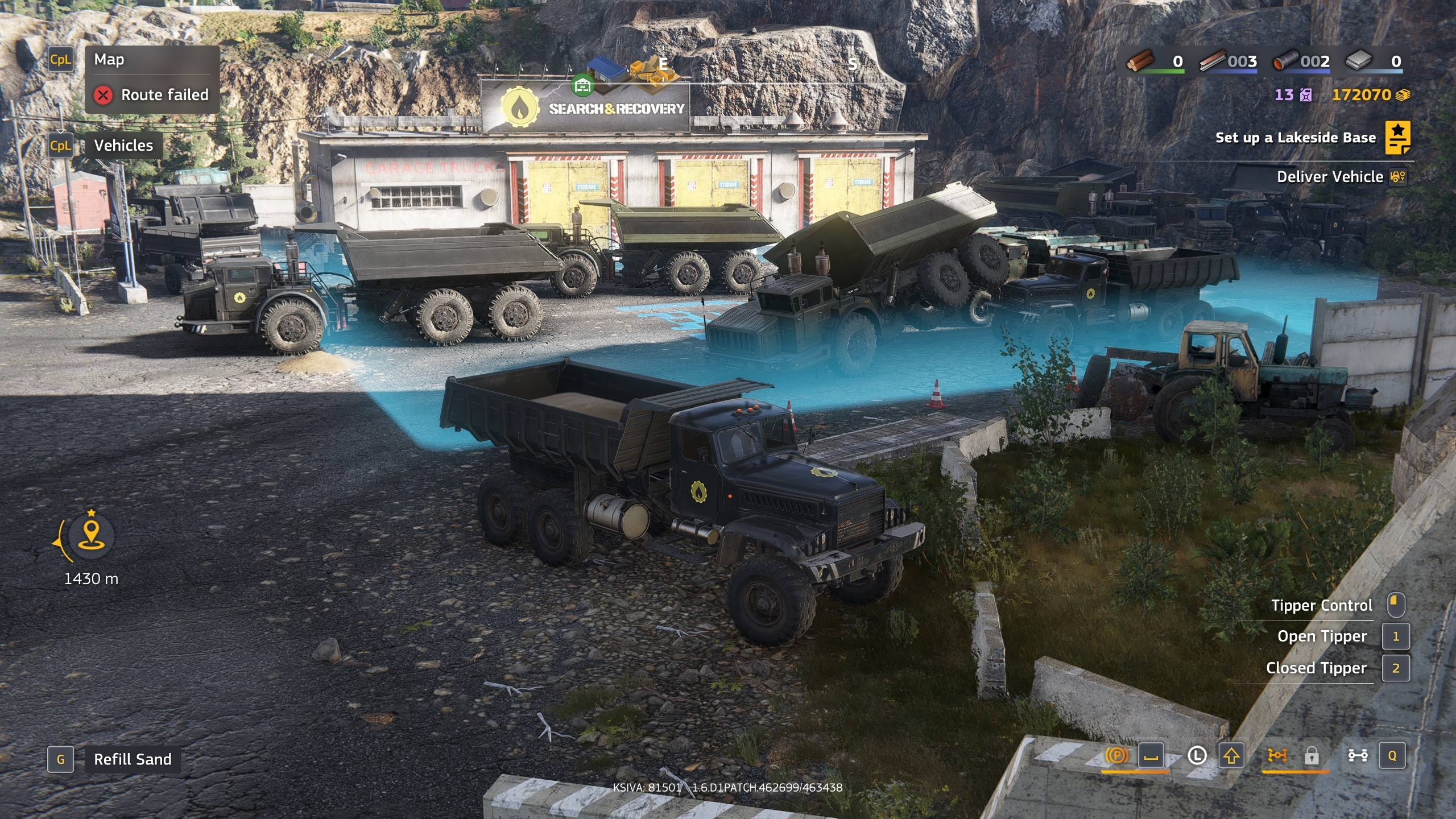This screenshot has width=1456, height=819.
Task: Click the Refill Sand action
Action: coord(133,759)
